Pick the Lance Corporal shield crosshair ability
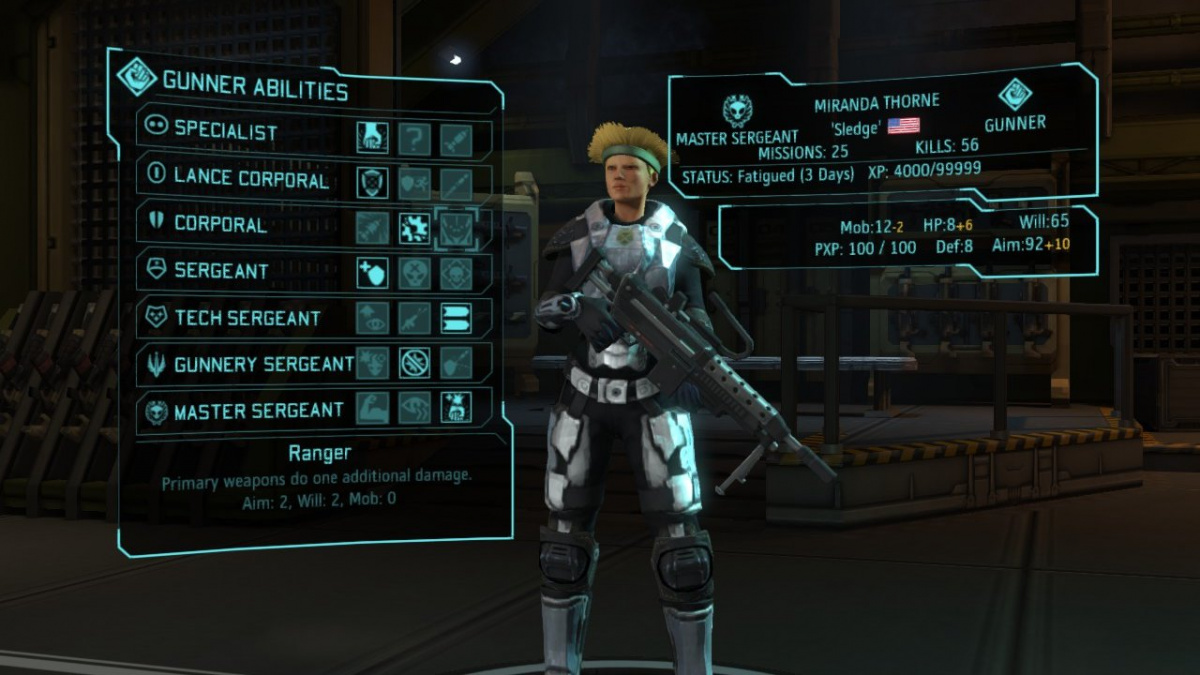1200x675 pixels. [x=373, y=183]
